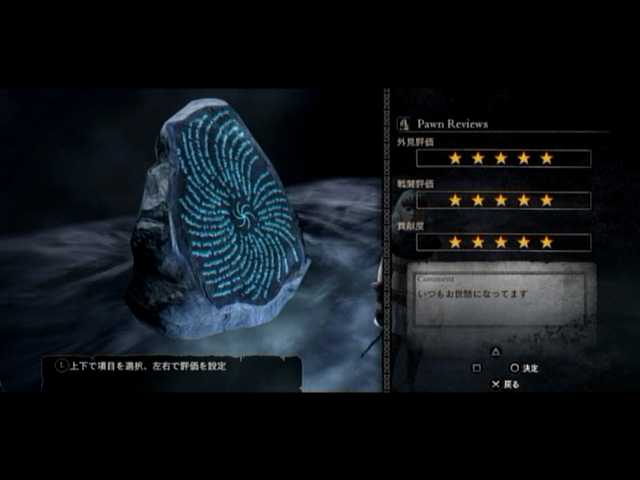Select the 貢献度 contribution star rating bar
The image size is (640, 480).
503,242
